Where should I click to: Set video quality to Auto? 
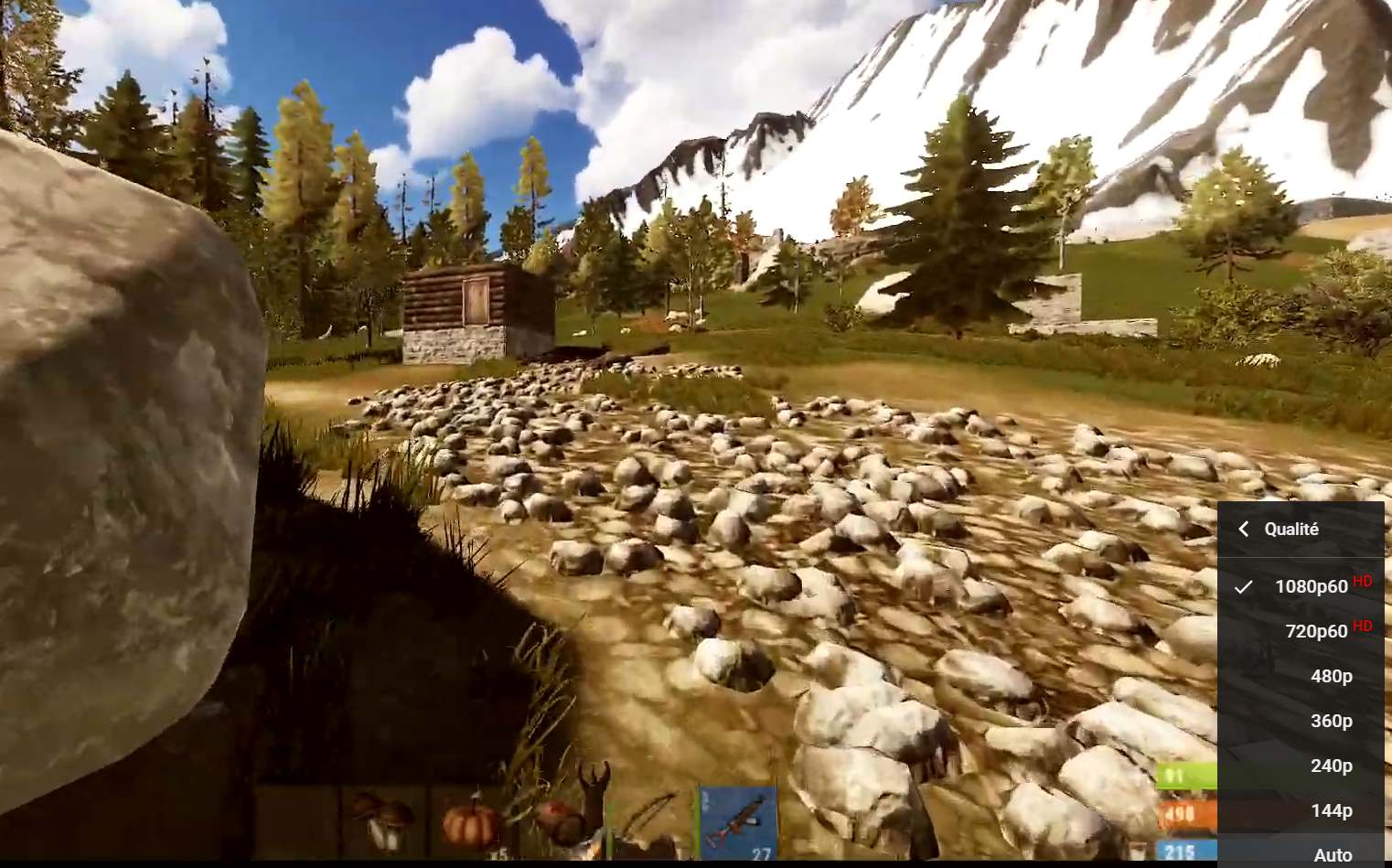pyautogui.click(x=1332, y=854)
